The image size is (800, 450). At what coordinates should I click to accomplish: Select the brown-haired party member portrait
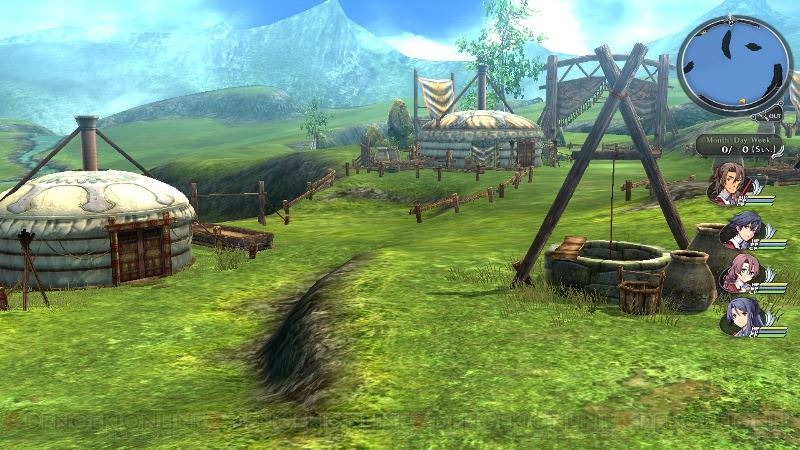pyautogui.click(x=730, y=183)
